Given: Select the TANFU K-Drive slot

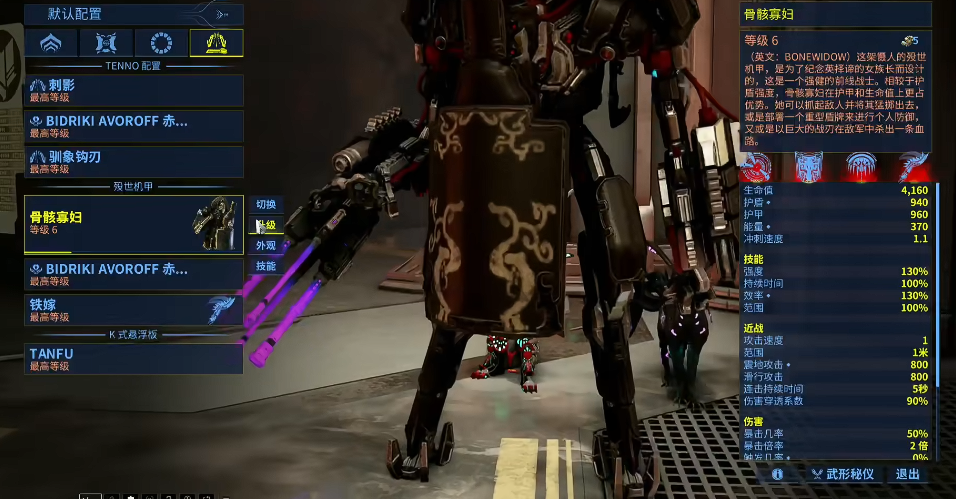Looking at the screenshot, I should pos(134,358).
